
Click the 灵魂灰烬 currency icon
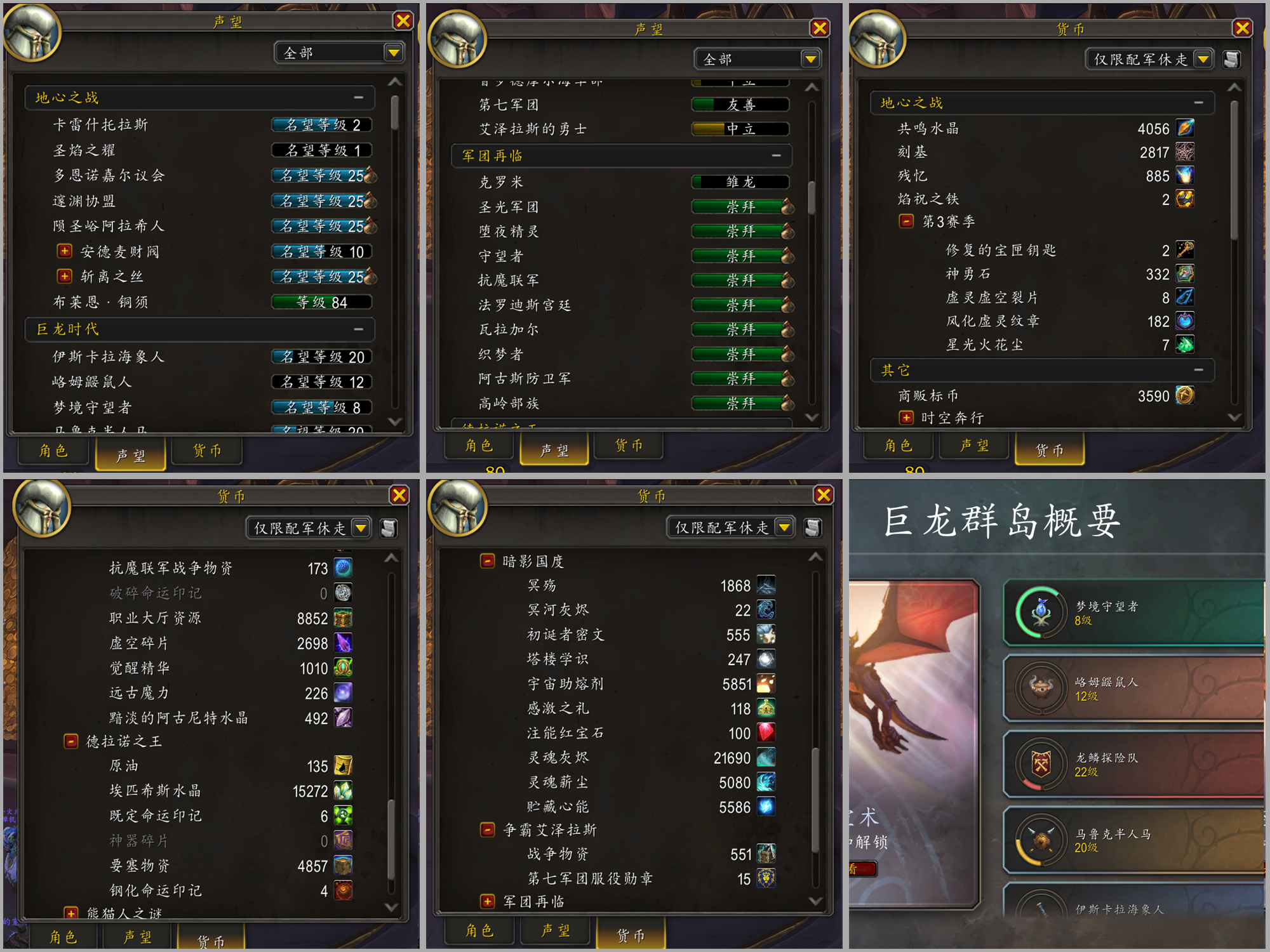tap(766, 758)
